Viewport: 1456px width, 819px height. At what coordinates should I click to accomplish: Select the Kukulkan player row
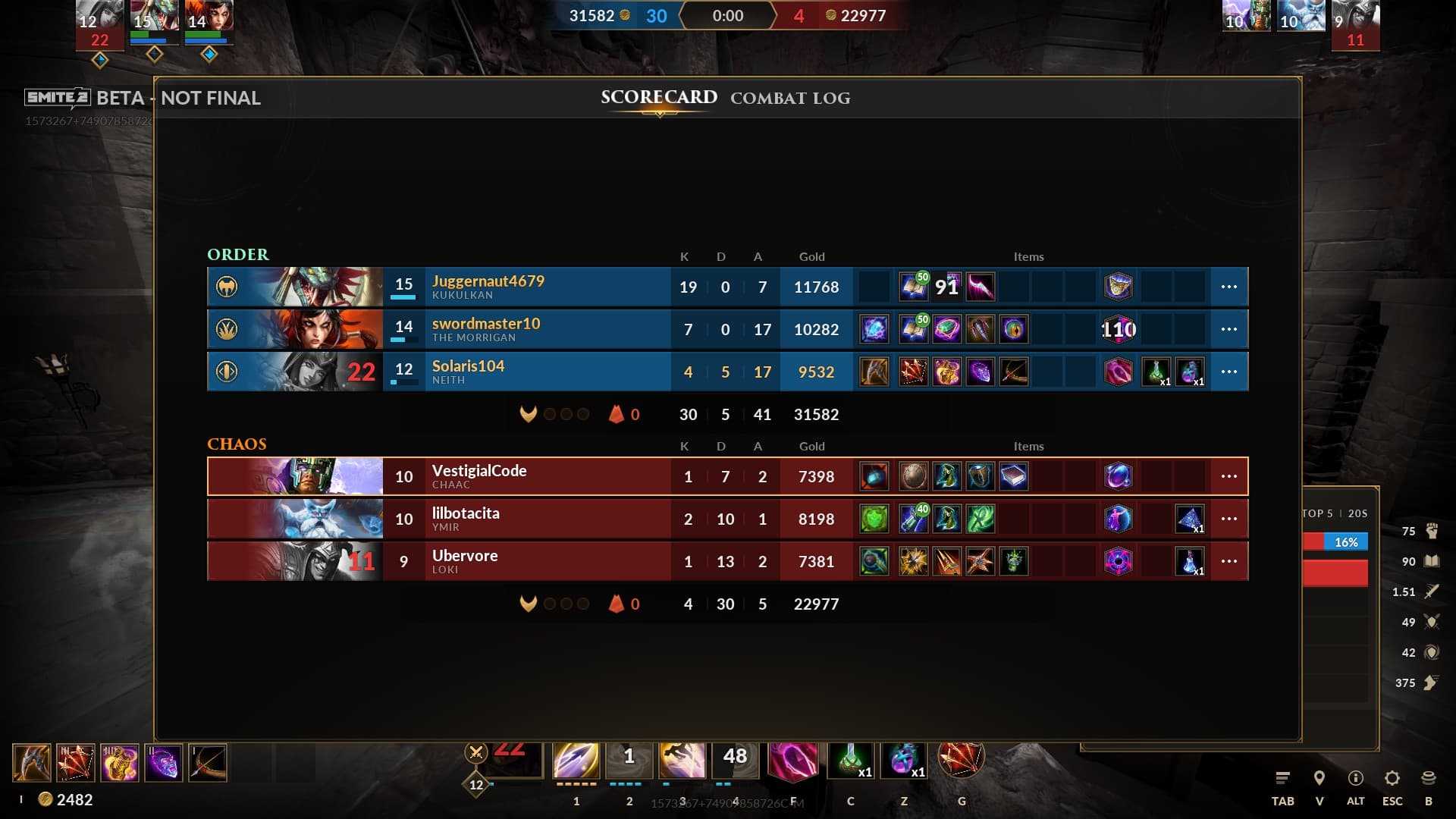coord(531,287)
